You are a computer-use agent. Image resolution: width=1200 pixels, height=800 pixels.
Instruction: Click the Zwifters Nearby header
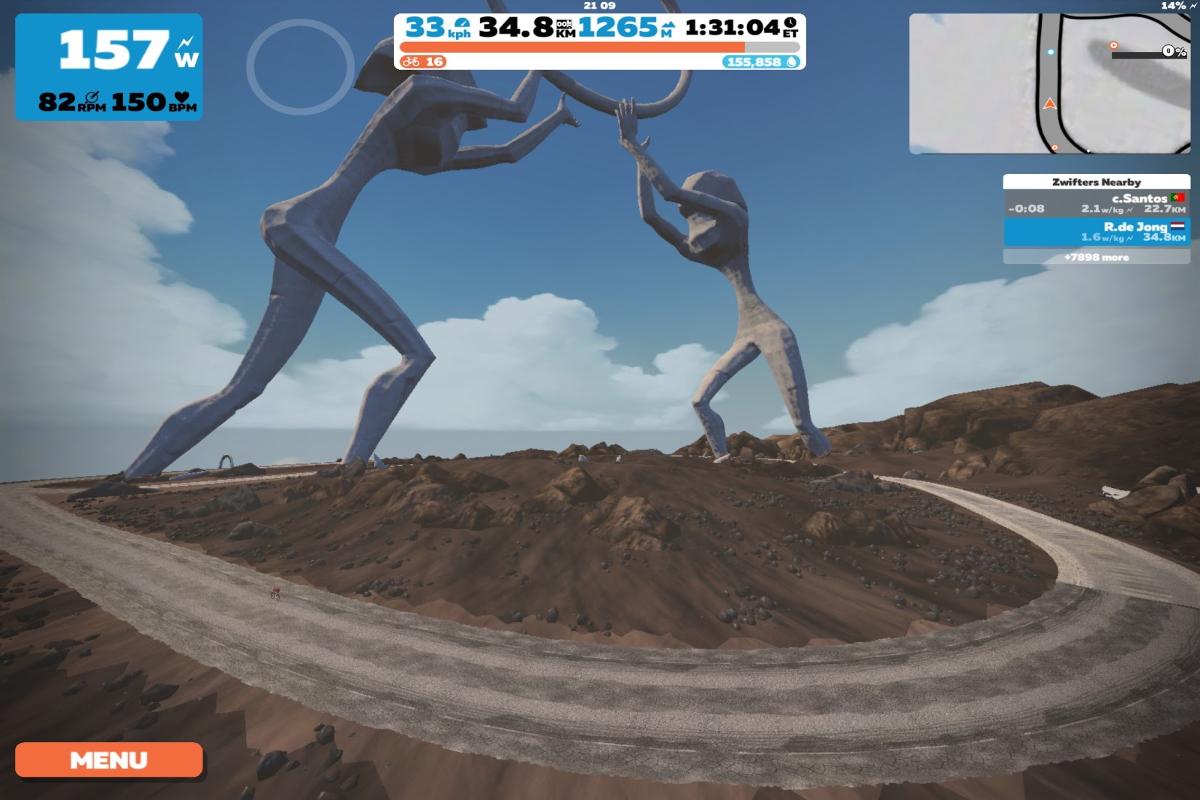click(x=1094, y=182)
